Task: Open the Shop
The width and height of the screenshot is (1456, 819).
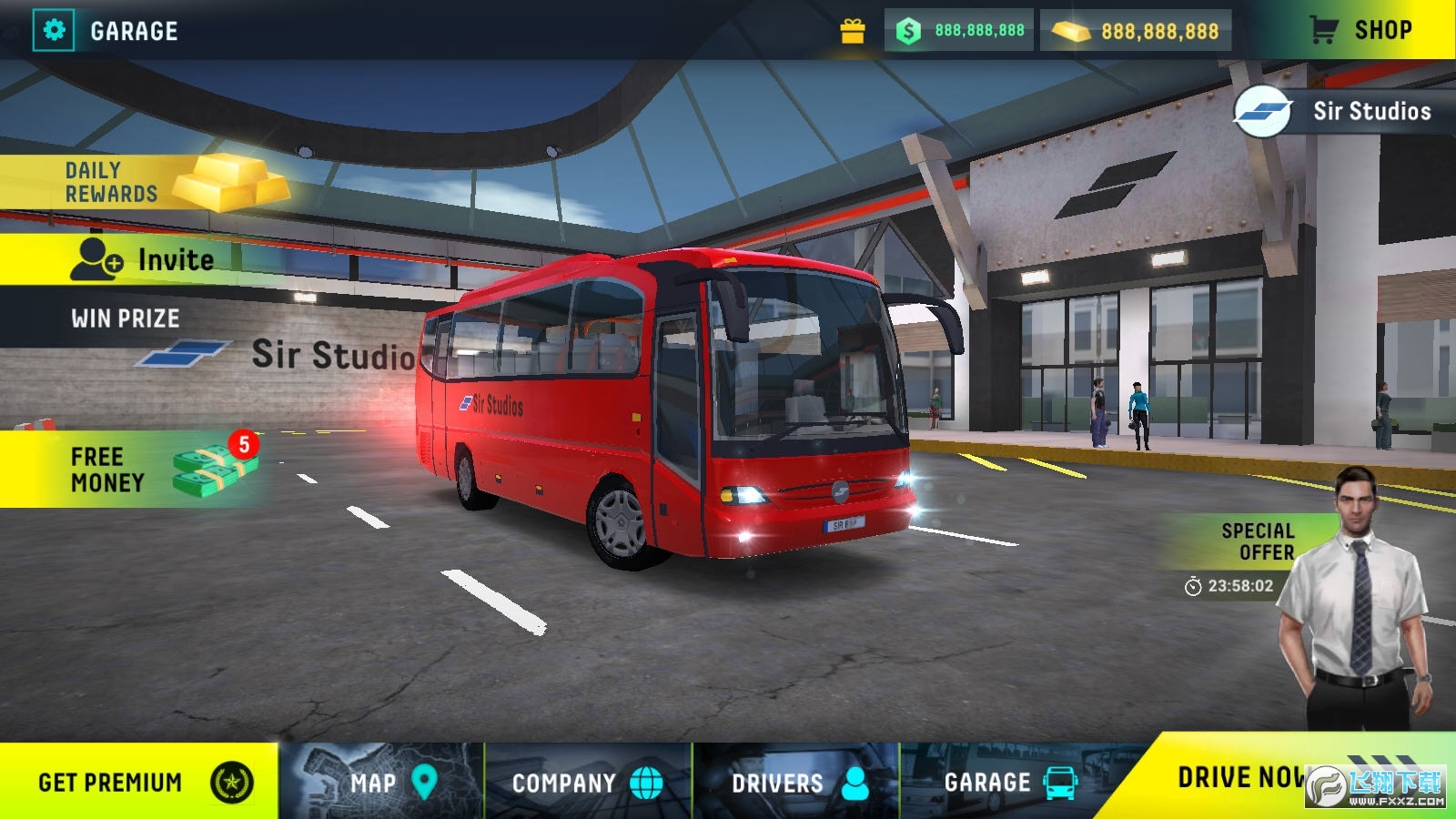Action: 1362,30
